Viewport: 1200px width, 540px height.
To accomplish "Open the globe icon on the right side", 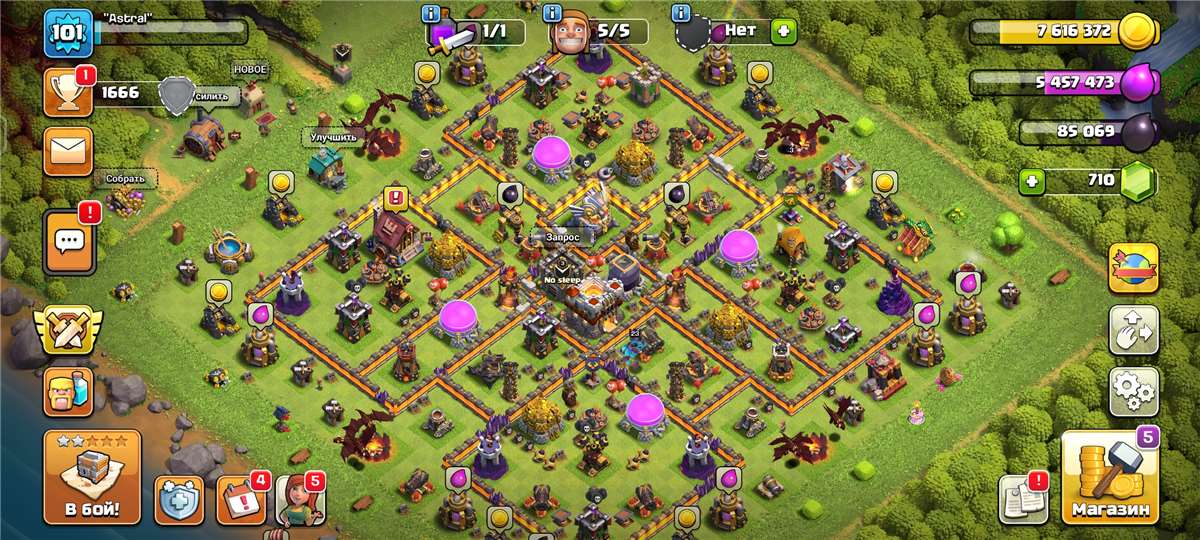I will tap(1133, 268).
